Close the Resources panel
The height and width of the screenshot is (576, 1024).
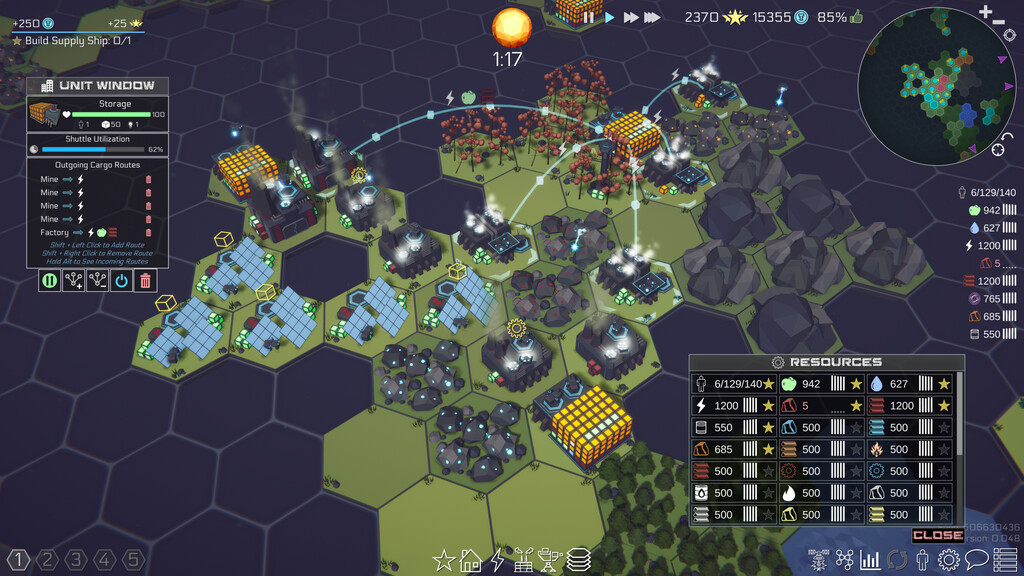point(937,536)
